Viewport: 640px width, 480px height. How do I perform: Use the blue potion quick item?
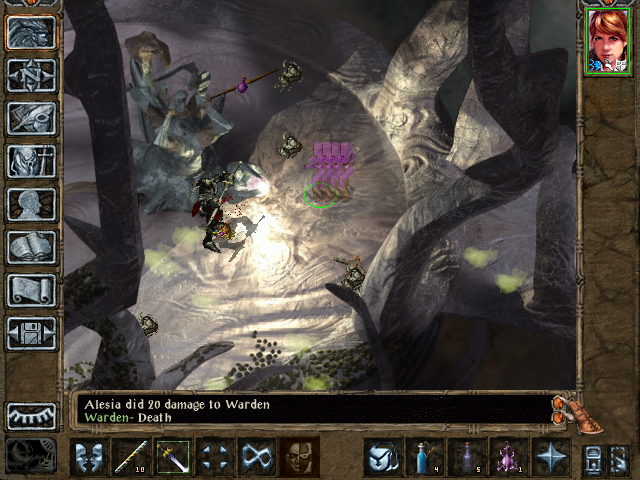pos(425,457)
